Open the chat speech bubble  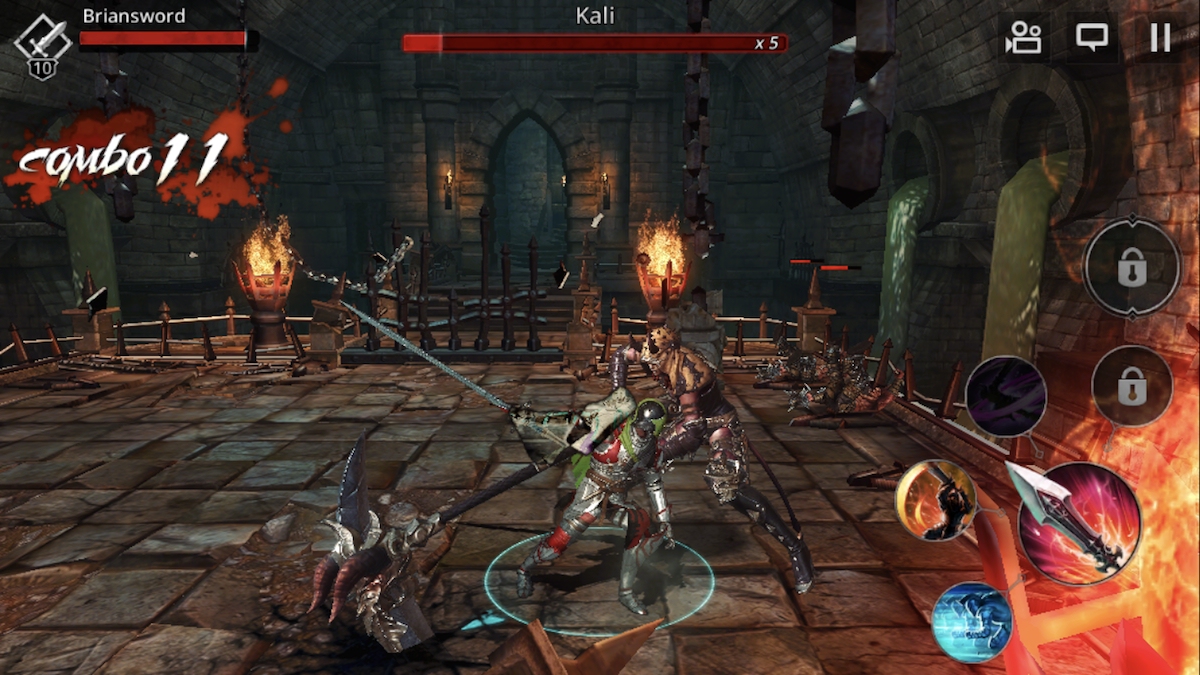pos(1091,38)
